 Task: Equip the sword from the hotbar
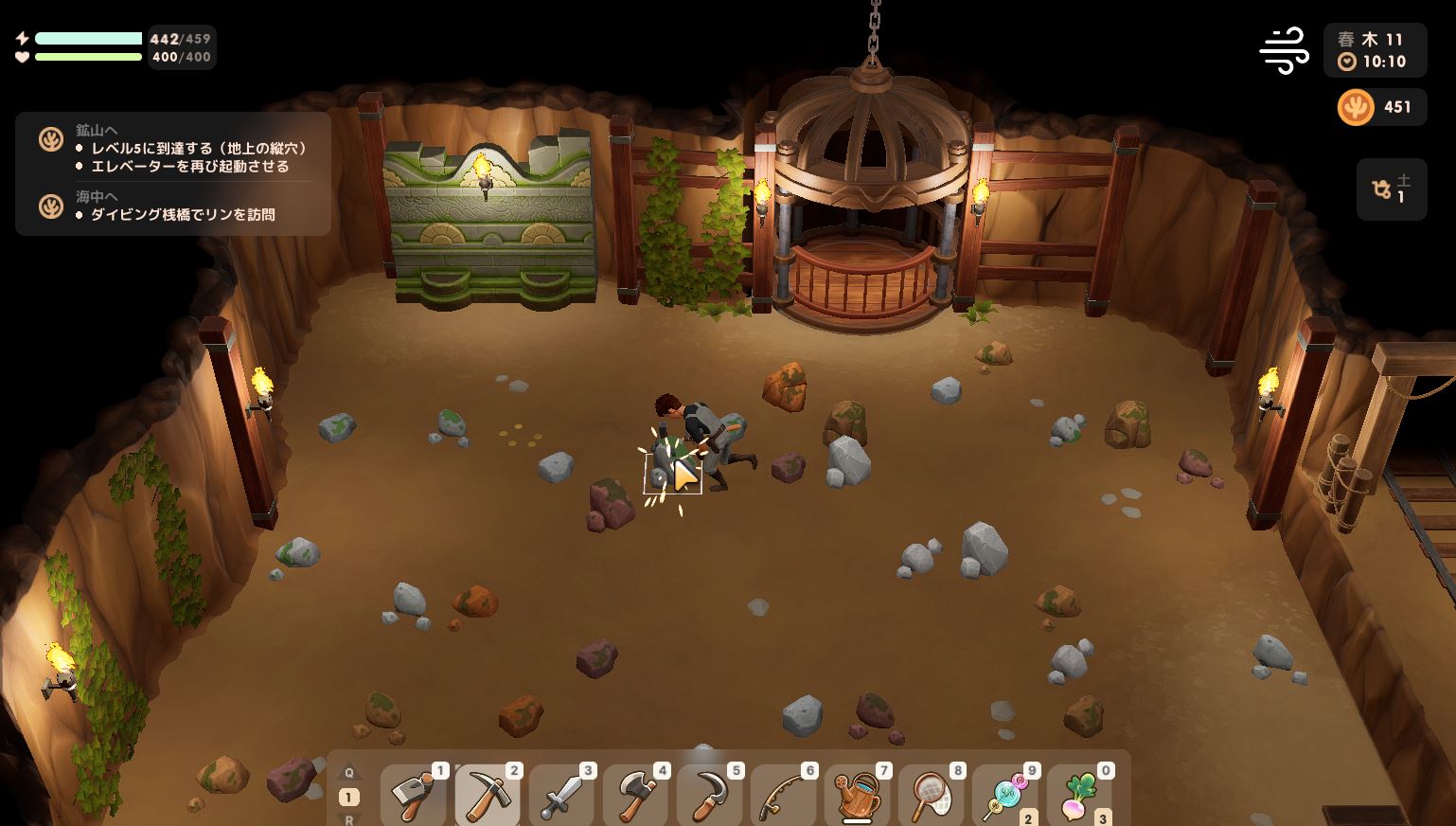point(561,796)
